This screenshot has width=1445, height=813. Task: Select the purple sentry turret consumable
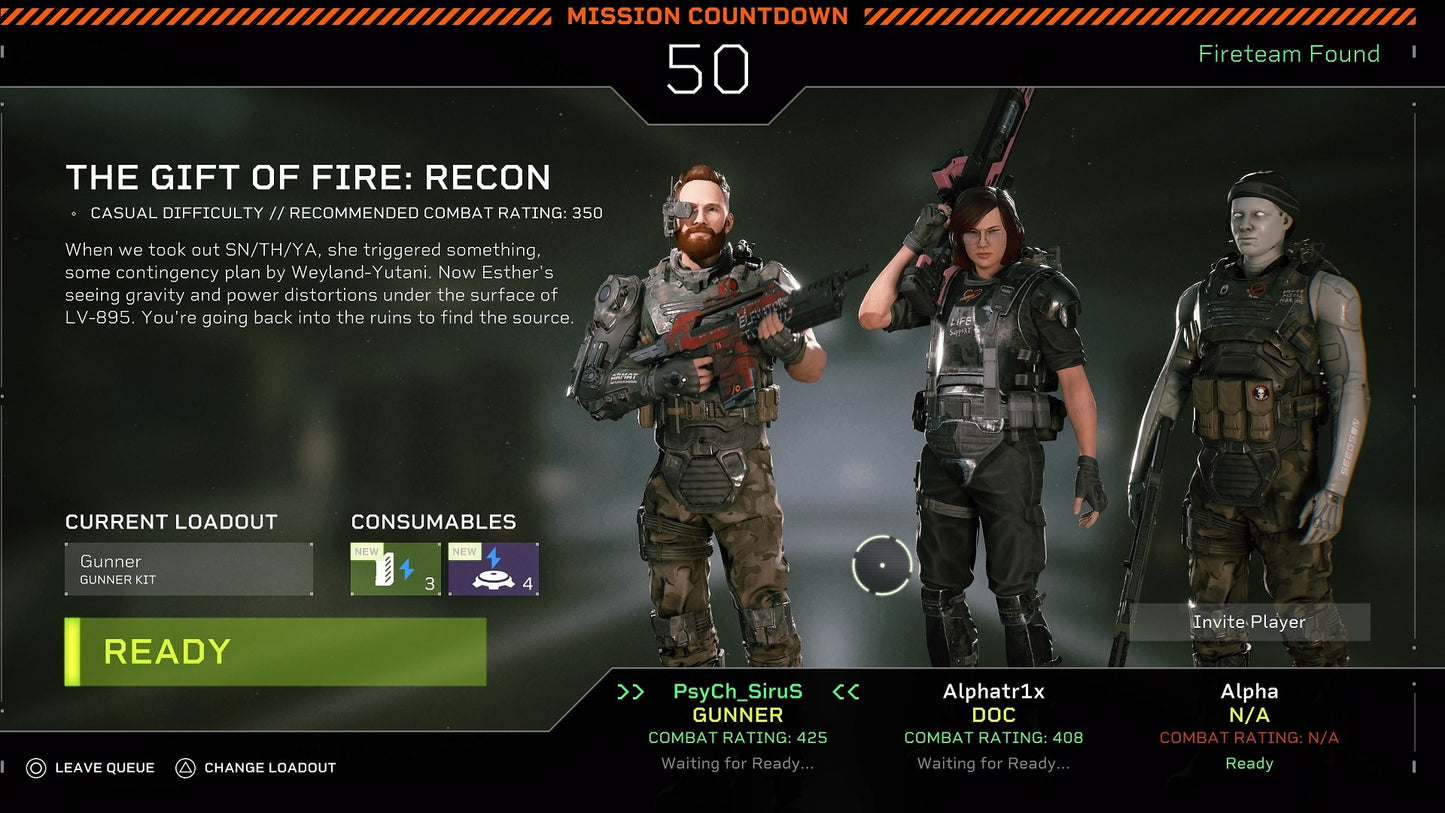coord(494,568)
